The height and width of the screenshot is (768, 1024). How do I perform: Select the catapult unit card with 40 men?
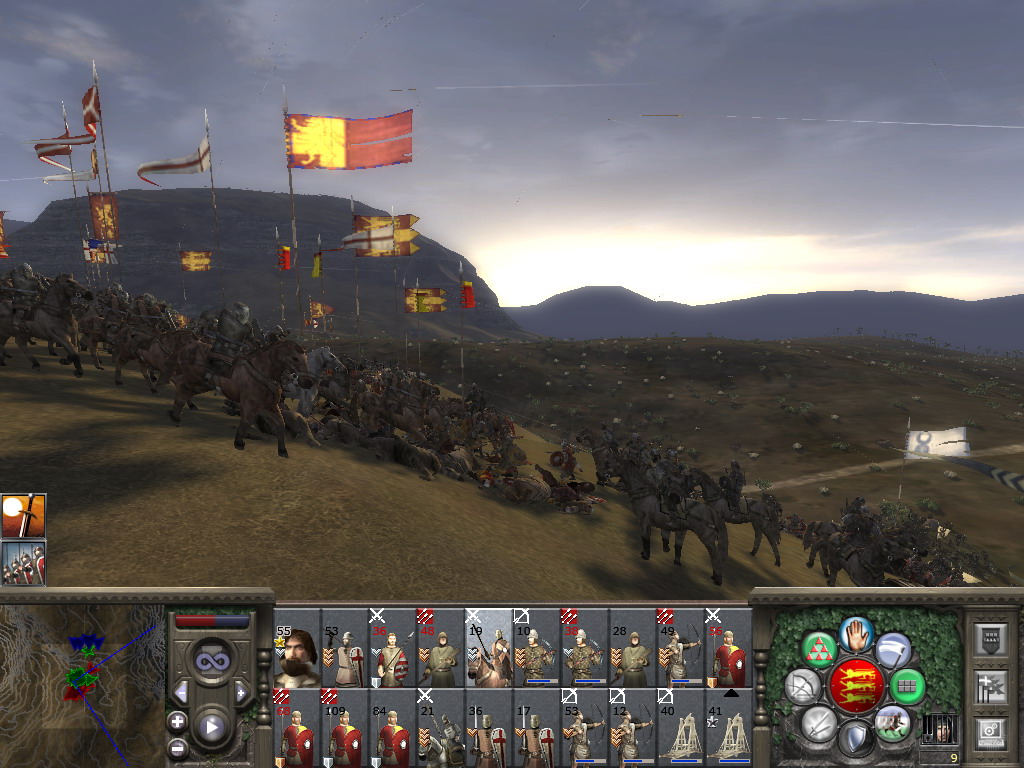pyautogui.click(x=682, y=728)
